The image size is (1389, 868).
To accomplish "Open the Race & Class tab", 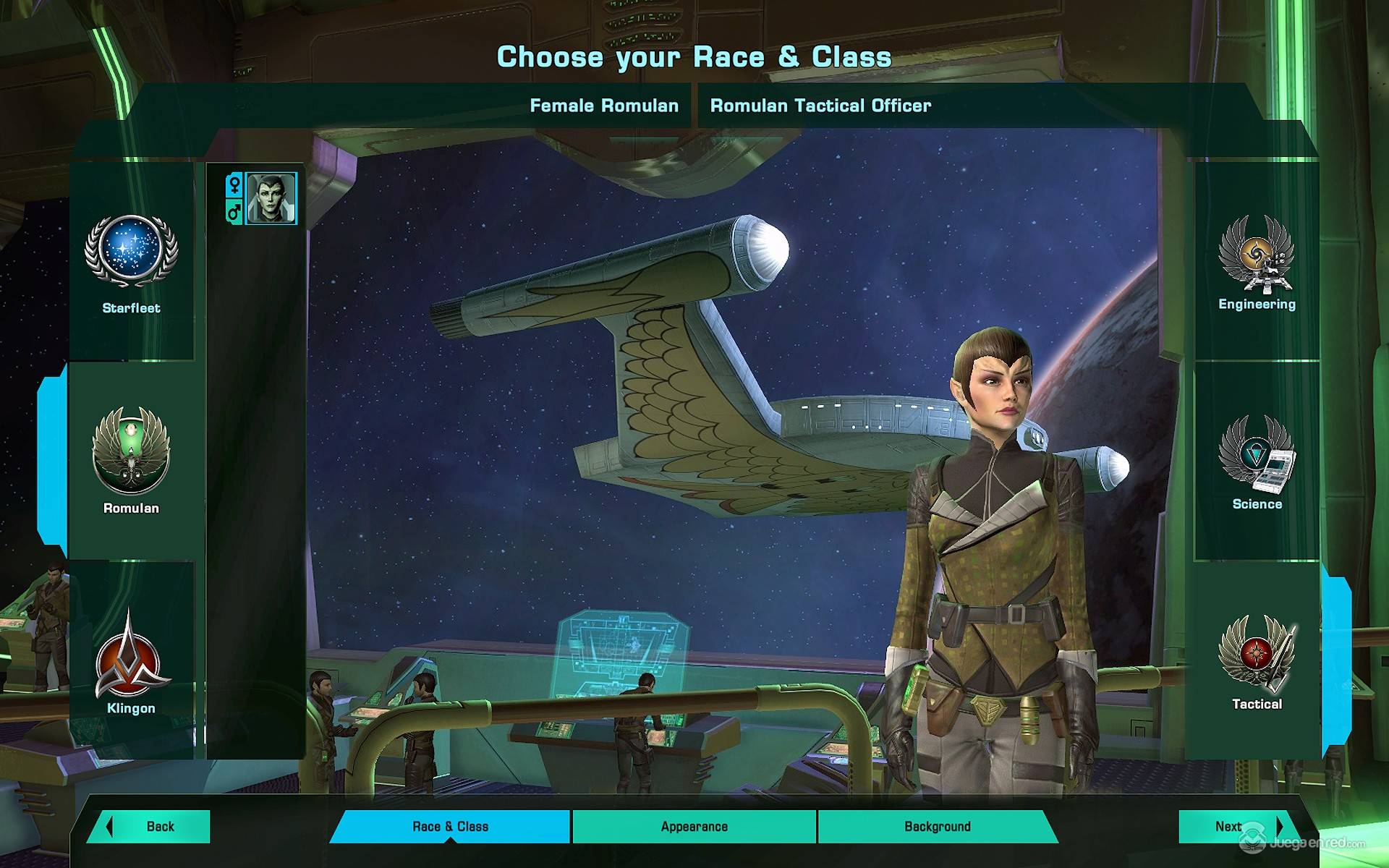I will 450,827.
